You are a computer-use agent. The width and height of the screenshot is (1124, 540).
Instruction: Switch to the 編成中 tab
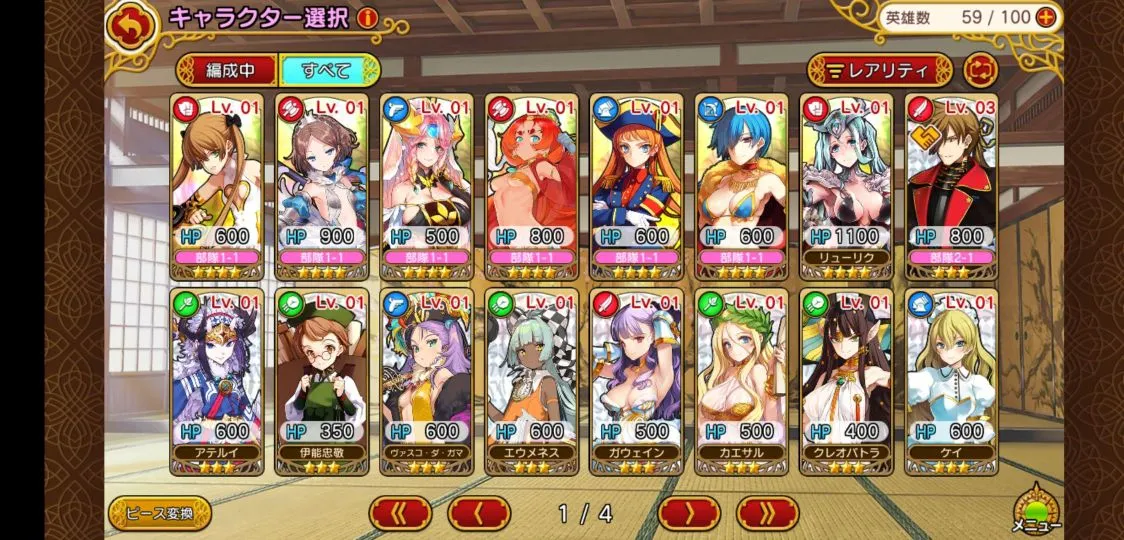[x=227, y=70]
